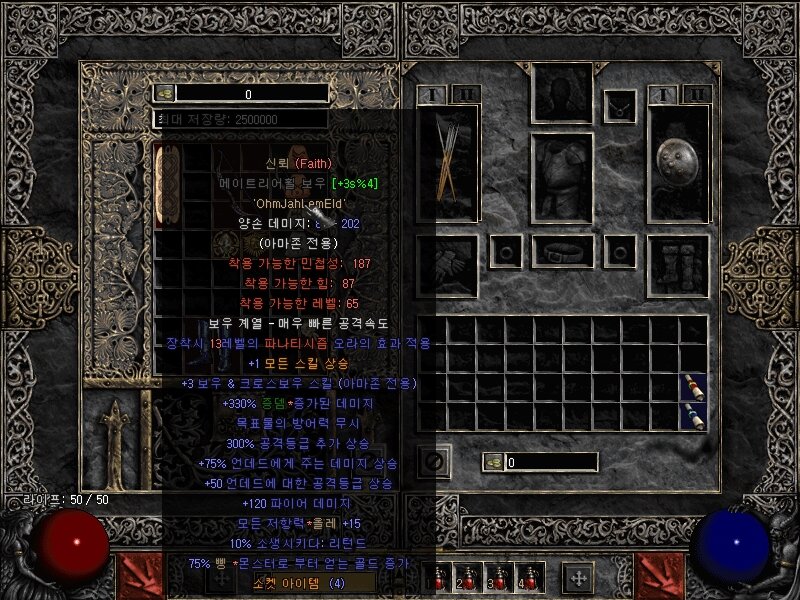This screenshot has height=600, width=800.
Task: Close the inventory panel
Action: click(433, 462)
